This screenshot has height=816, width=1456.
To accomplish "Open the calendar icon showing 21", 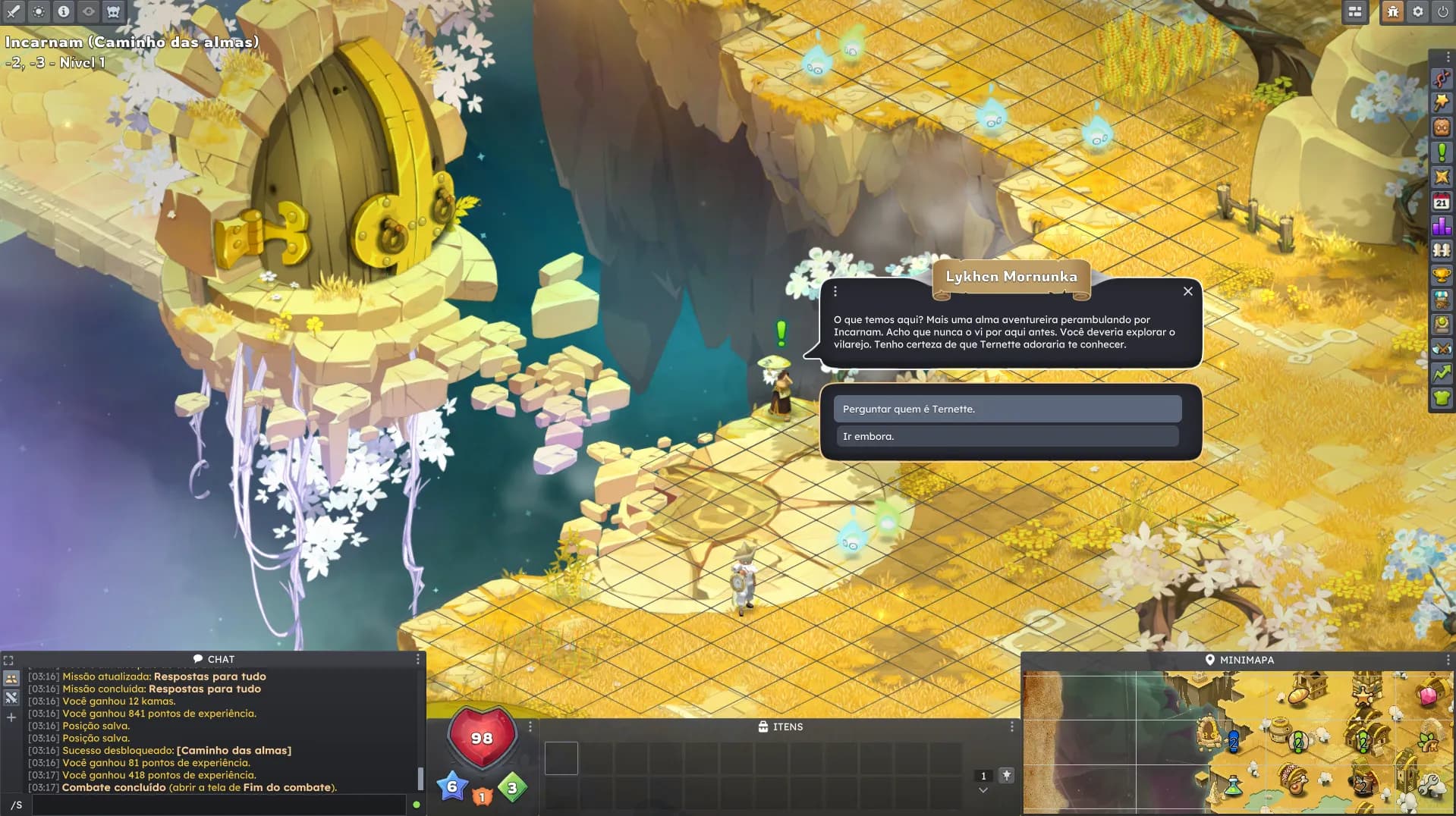I will coord(1442,202).
